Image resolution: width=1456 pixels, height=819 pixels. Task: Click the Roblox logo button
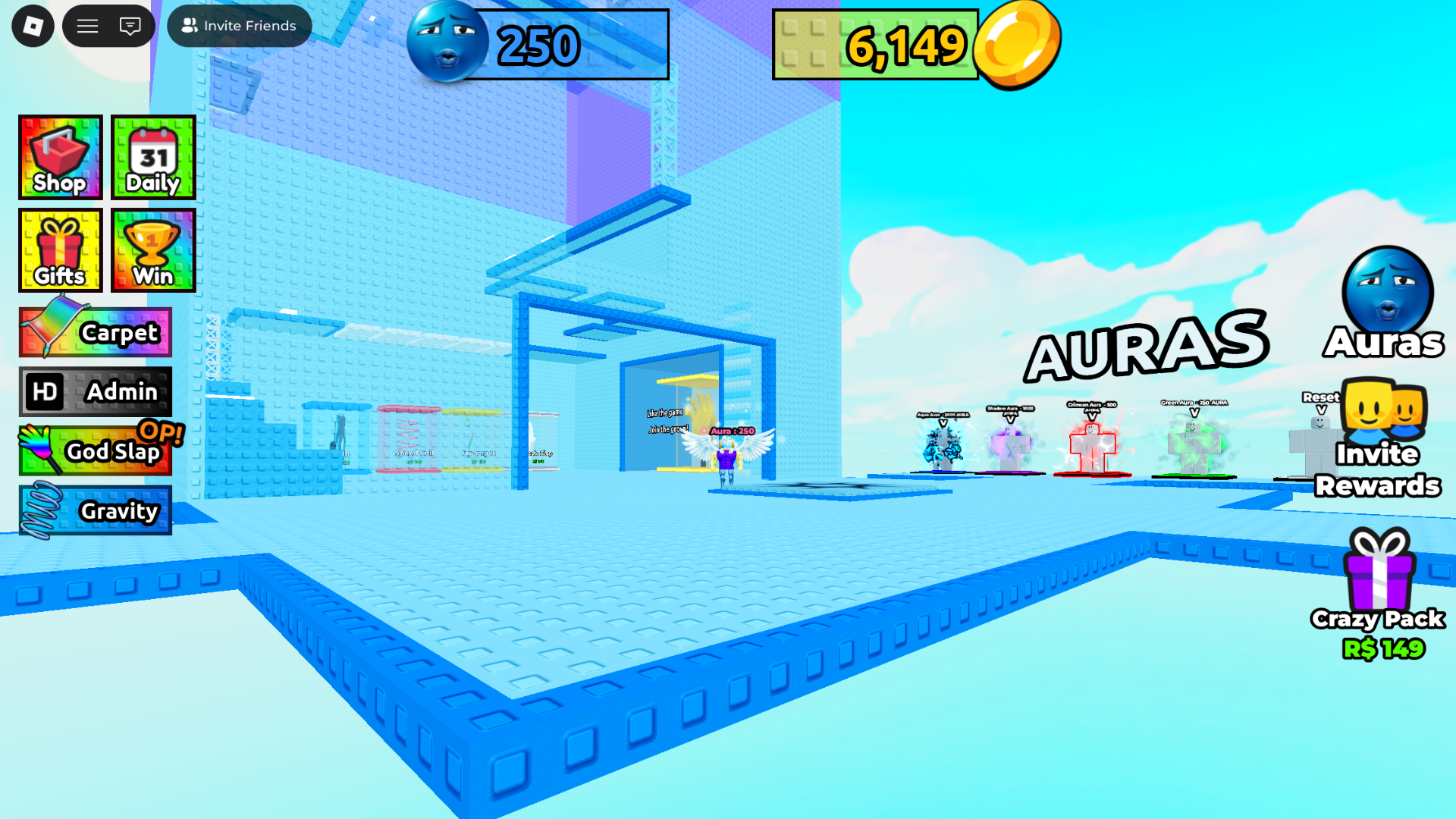coord(32,25)
